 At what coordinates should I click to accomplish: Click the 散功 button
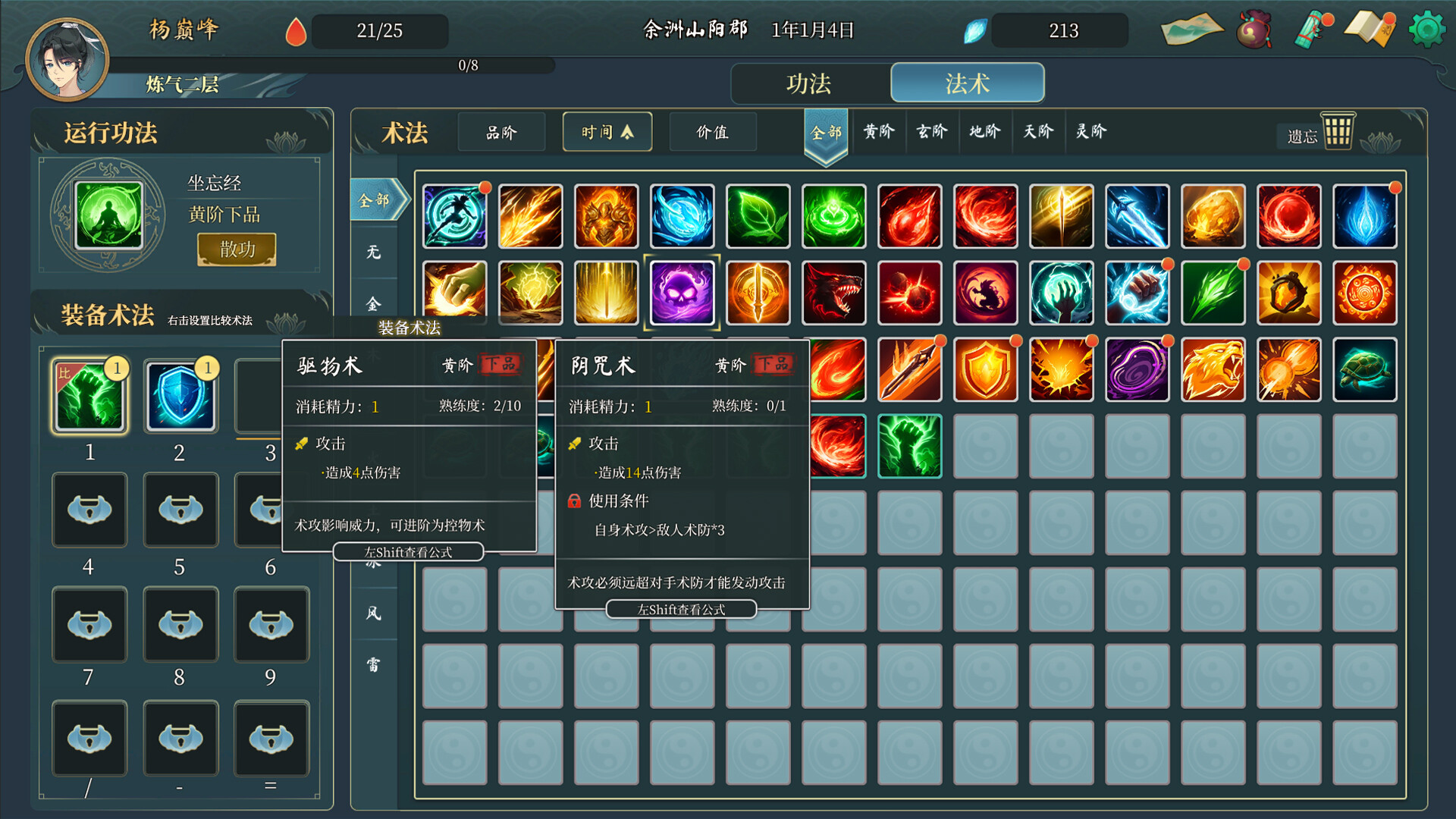[x=236, y=249]
